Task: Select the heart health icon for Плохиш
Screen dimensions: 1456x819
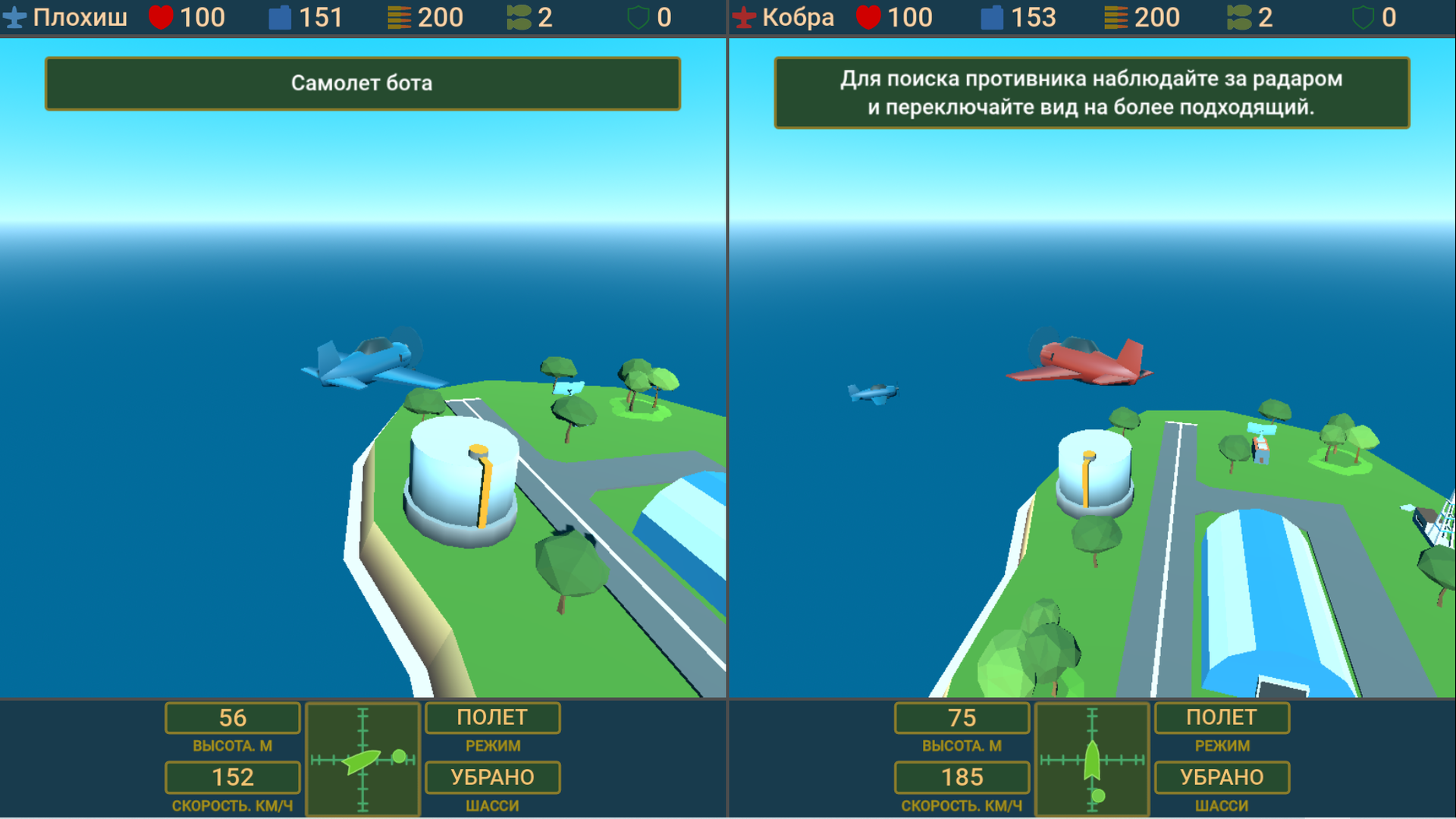Action: click(x=158, y=16)
